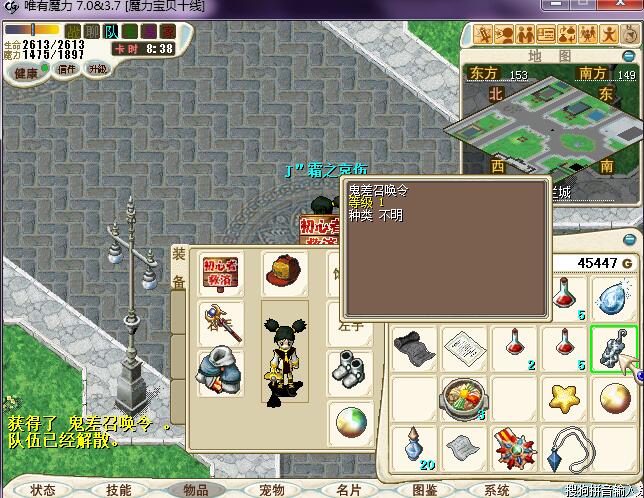Select the yellow star item
Image resolution: width=644 pixels, height=498 pixels.
point(564,398)
